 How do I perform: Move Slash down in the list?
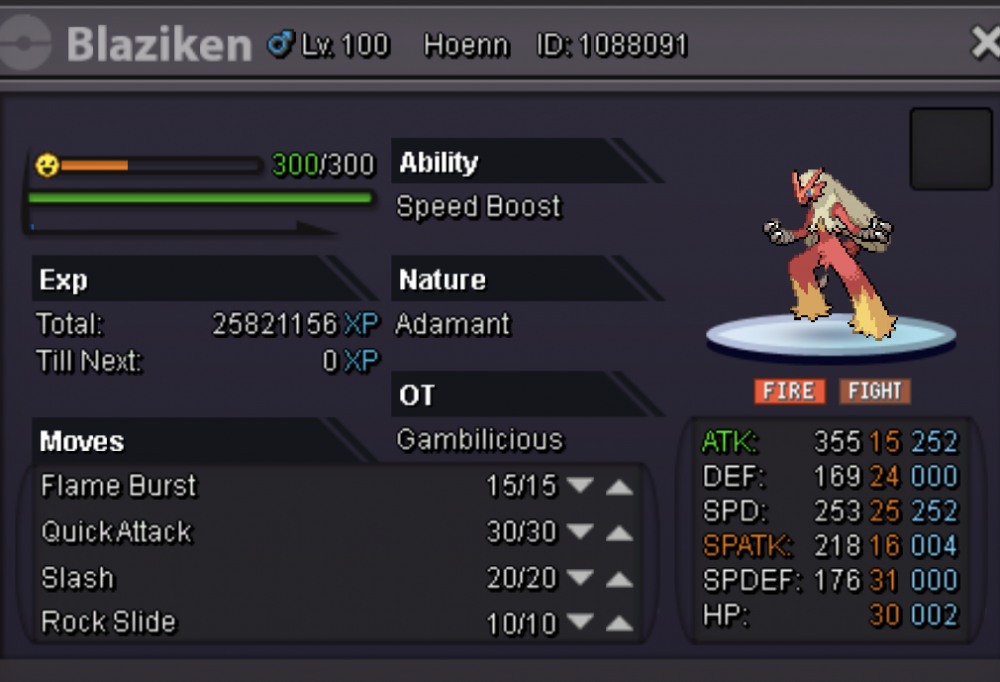point(580,579)
